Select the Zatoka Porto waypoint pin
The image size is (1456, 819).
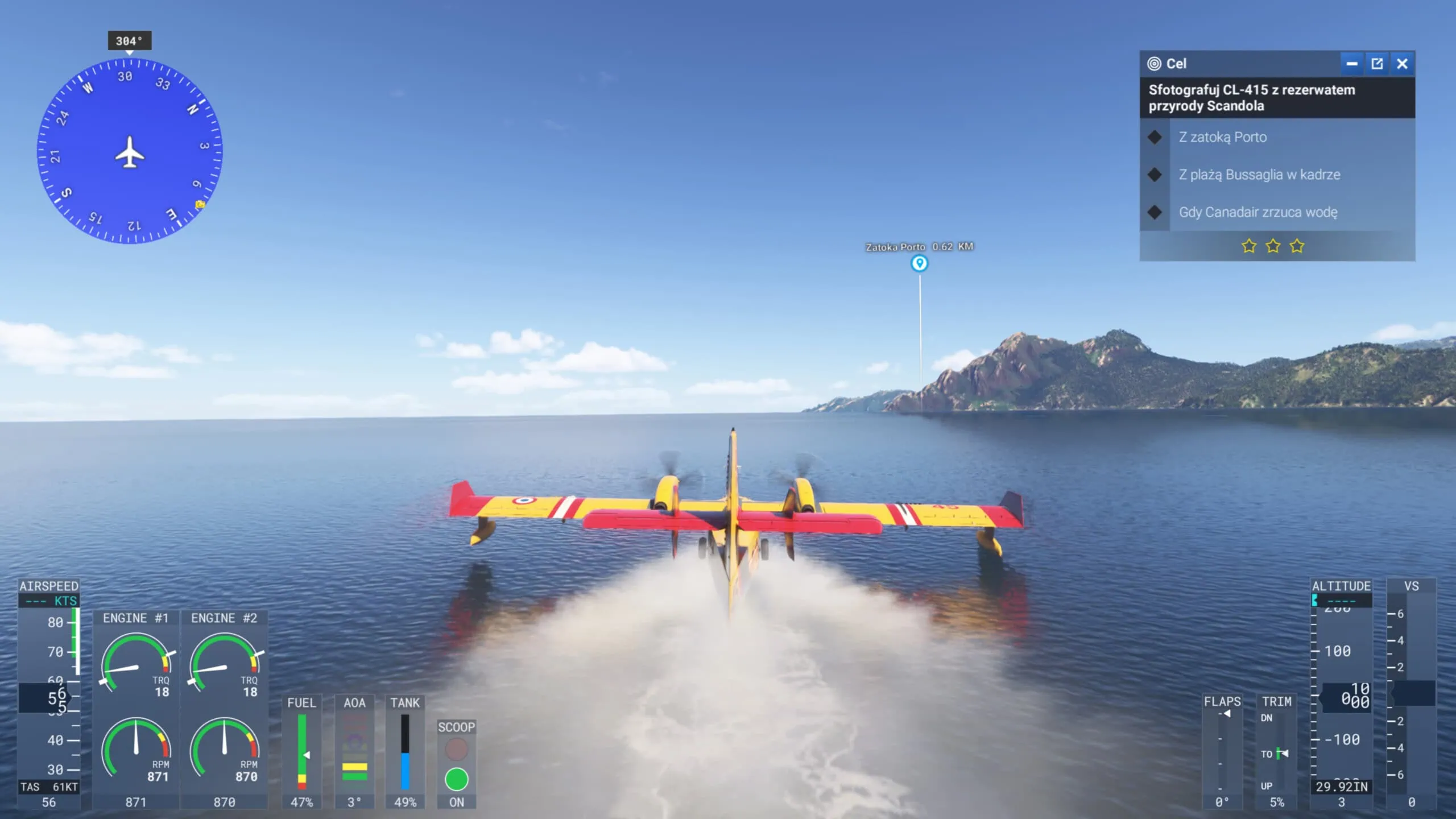point(920,263)
